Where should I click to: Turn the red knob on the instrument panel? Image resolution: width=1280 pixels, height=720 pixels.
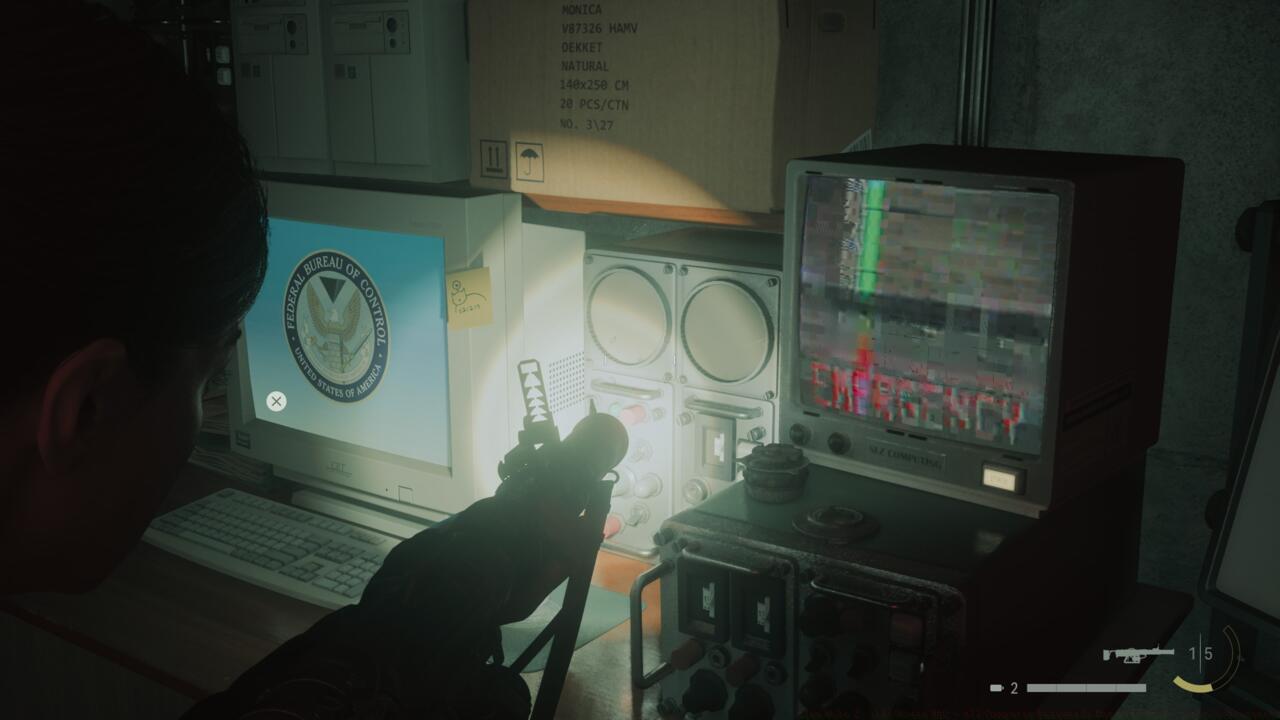pyautogui.click(x=635, y=412)
